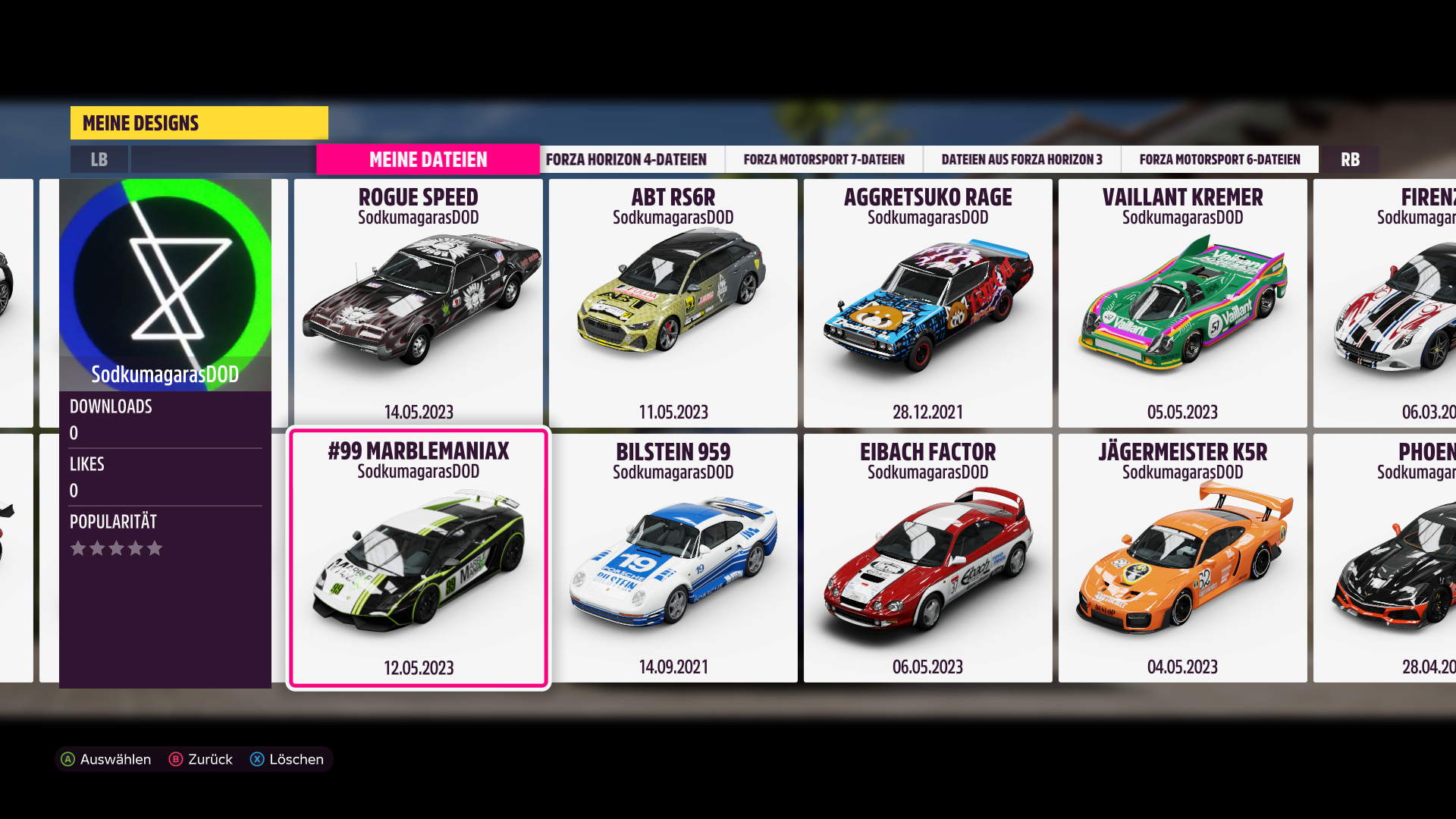Select the Rogue Speed design tile
The width and height of the screenshot is (1456, 819).
coord(419,303)
